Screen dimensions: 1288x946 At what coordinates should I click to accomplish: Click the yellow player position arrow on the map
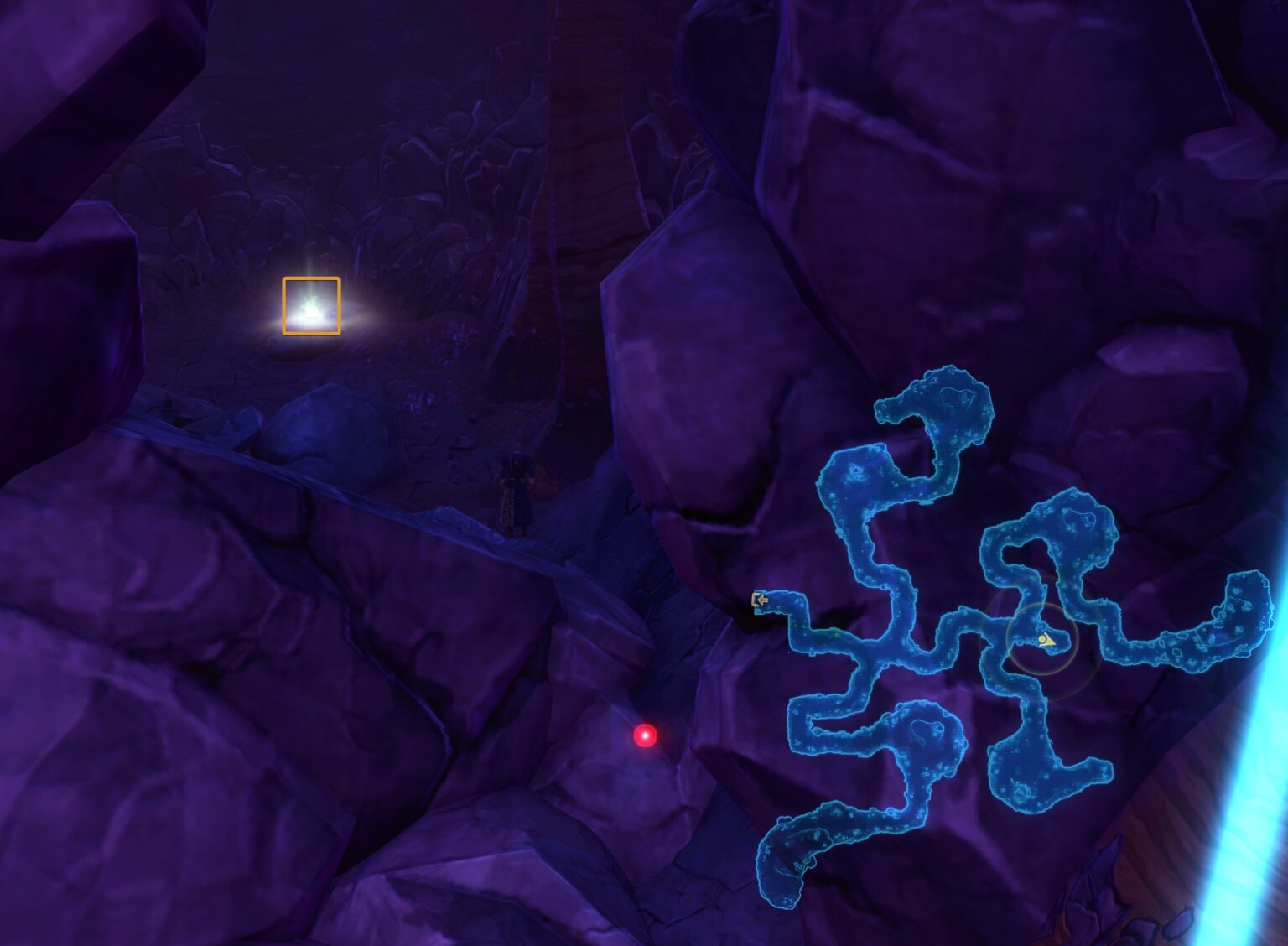(1046, 640)
